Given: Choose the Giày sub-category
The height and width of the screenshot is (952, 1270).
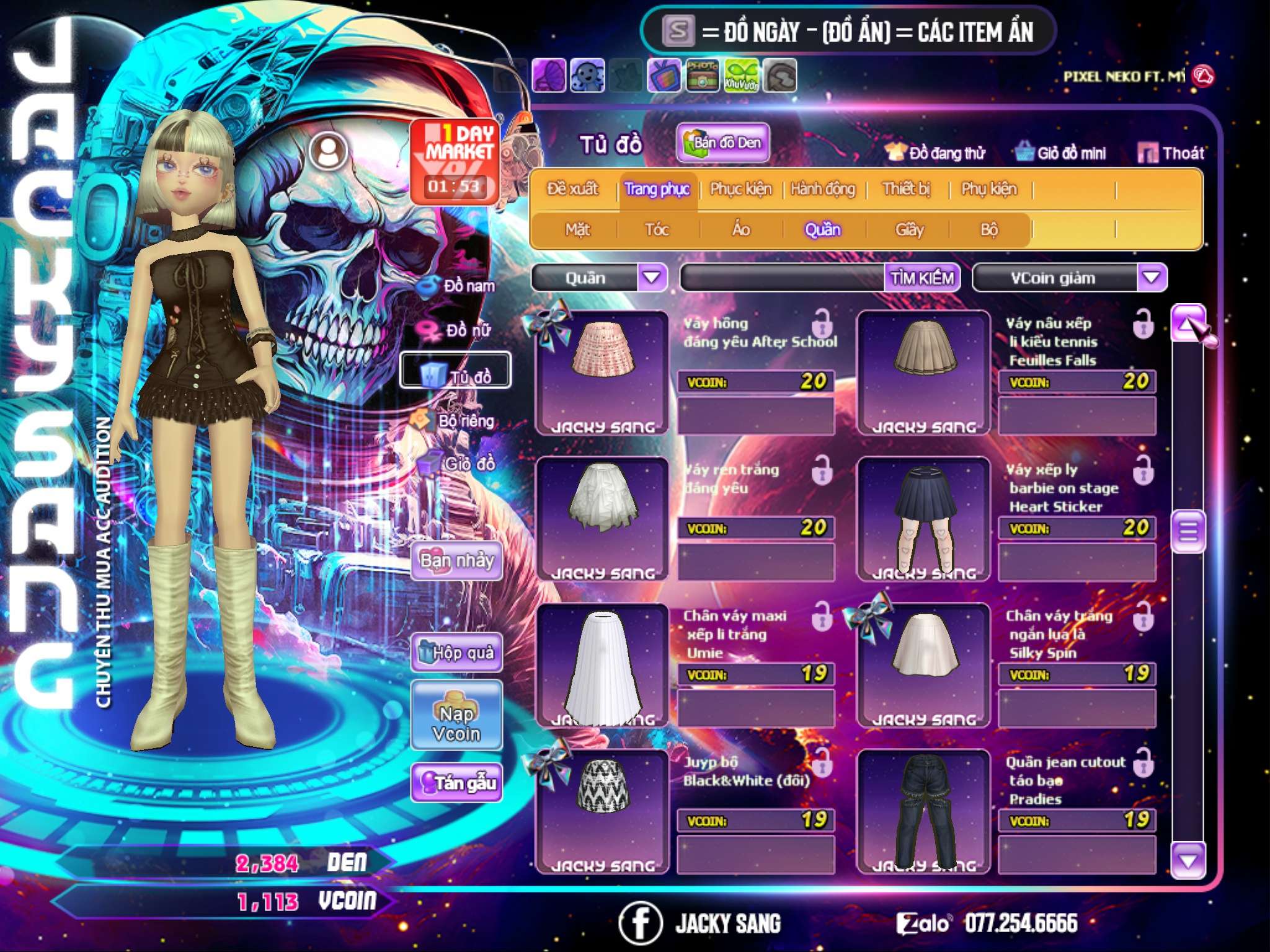Looking at the screenshot, I should 909,230.
